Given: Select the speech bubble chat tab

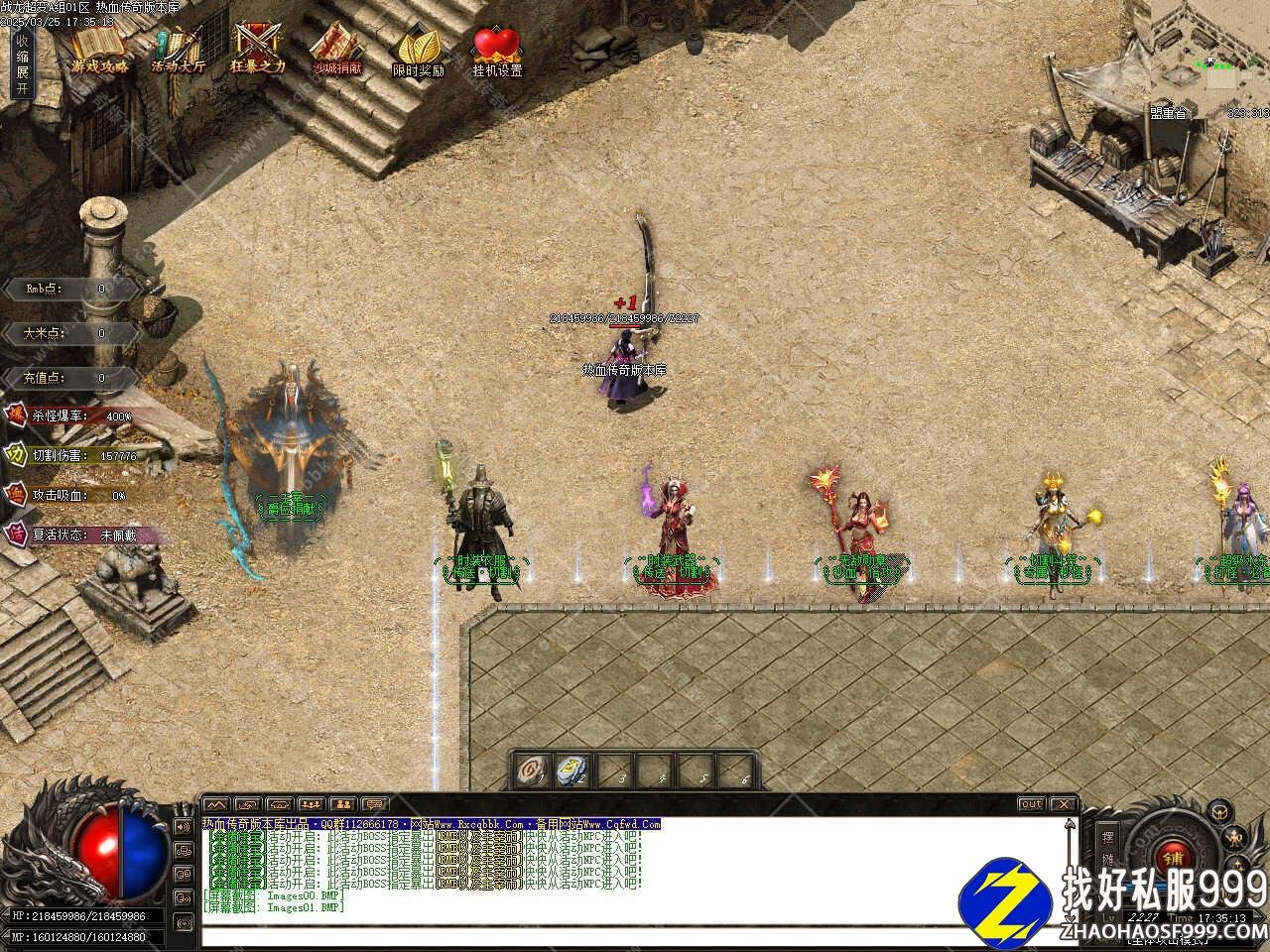Looking at the screenshot, I should pyautogui.click(x=375, y=804).
